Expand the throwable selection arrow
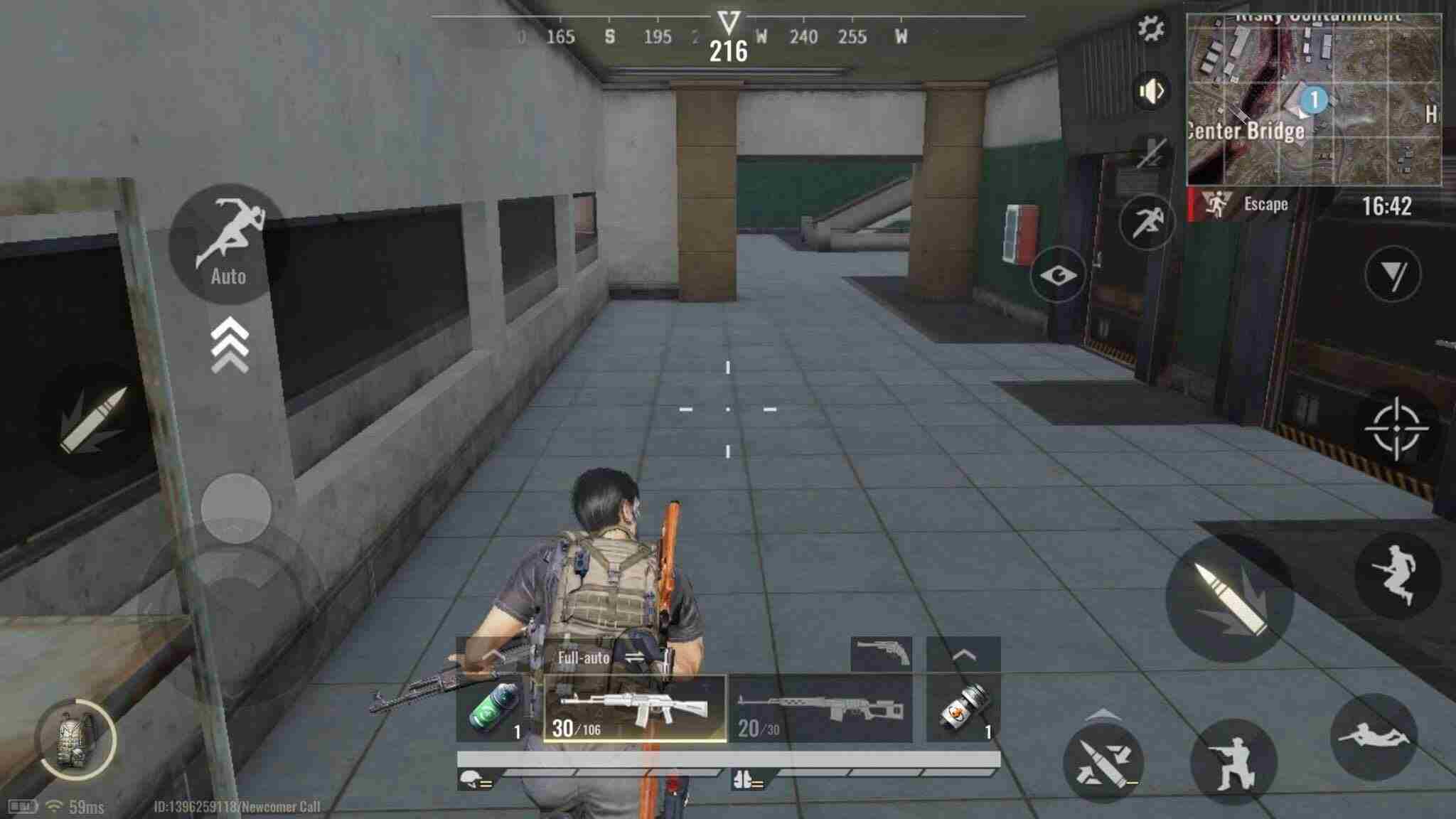Screen dimensions: 1456x819 tap(963, 654)
